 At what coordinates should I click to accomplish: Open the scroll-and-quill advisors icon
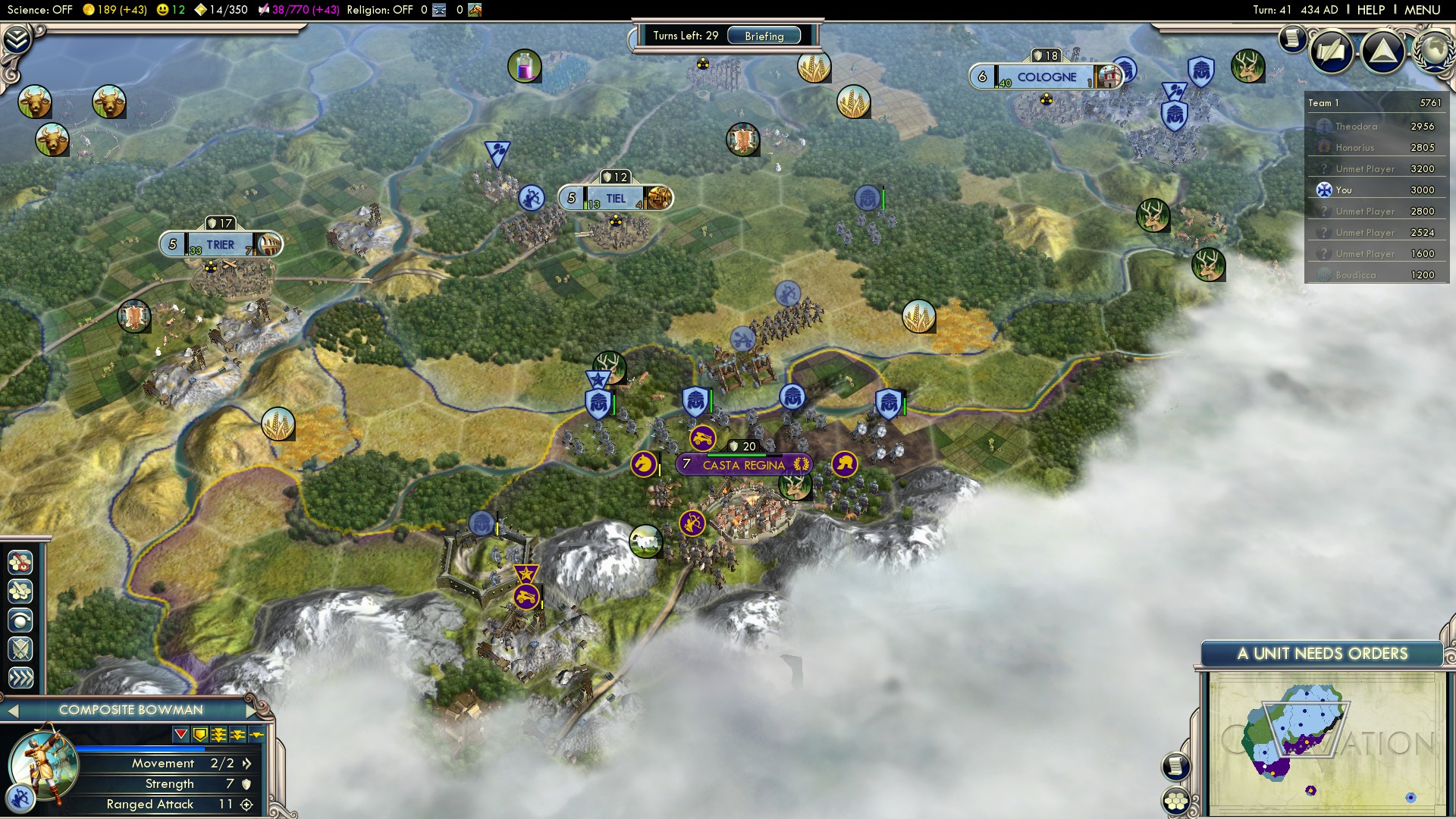click(x=1331, y=51)
